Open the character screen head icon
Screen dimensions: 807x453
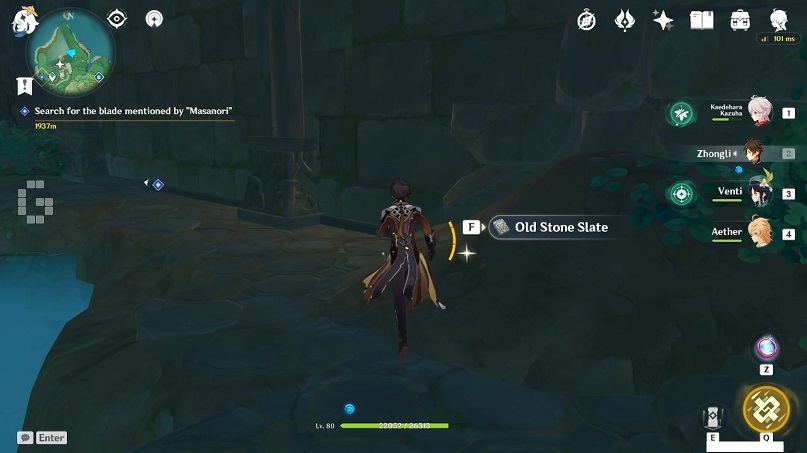pos(779,20)
